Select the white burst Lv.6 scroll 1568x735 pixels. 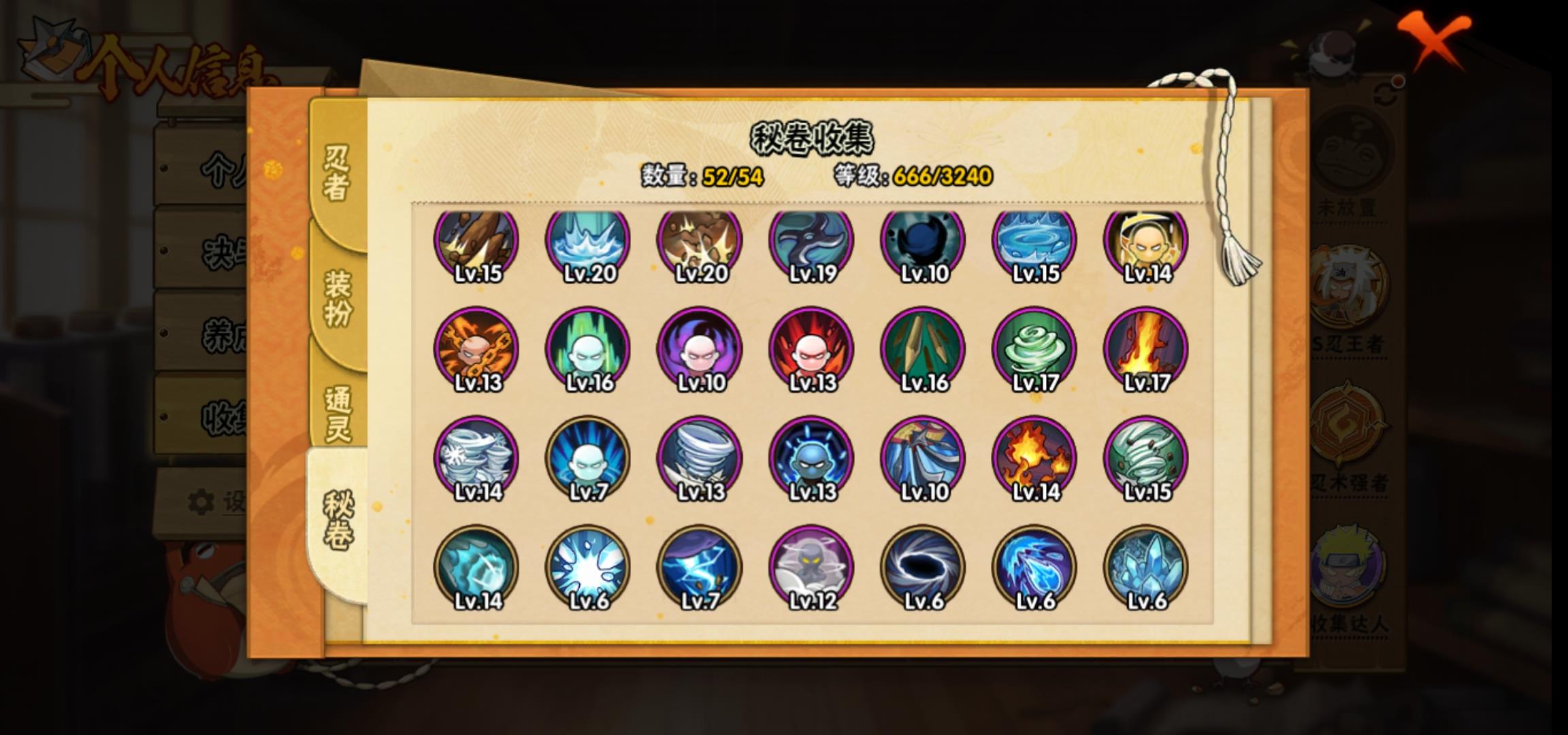click(x=588, y=568)
